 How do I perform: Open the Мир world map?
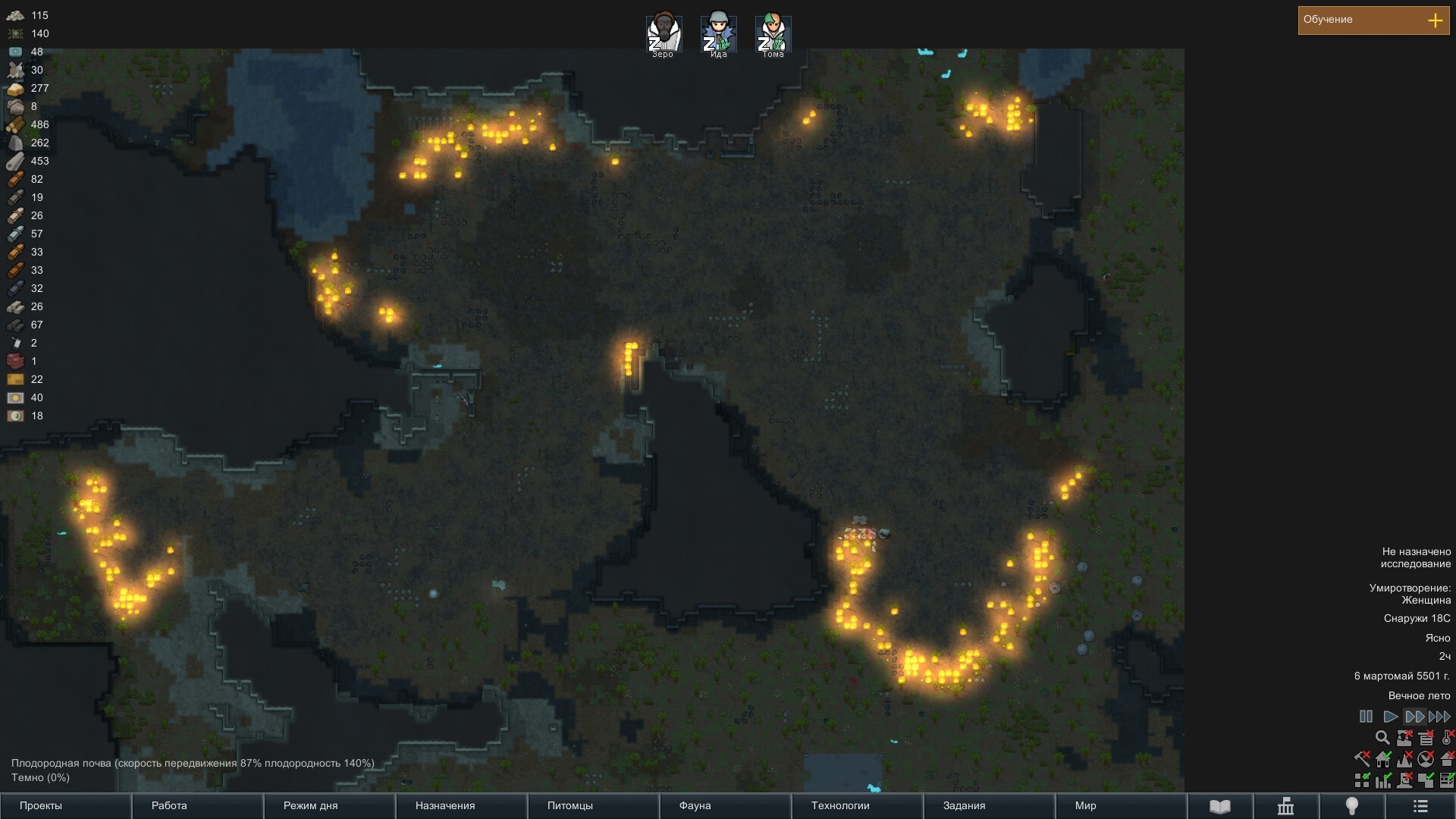click(x=1121, y=806)
